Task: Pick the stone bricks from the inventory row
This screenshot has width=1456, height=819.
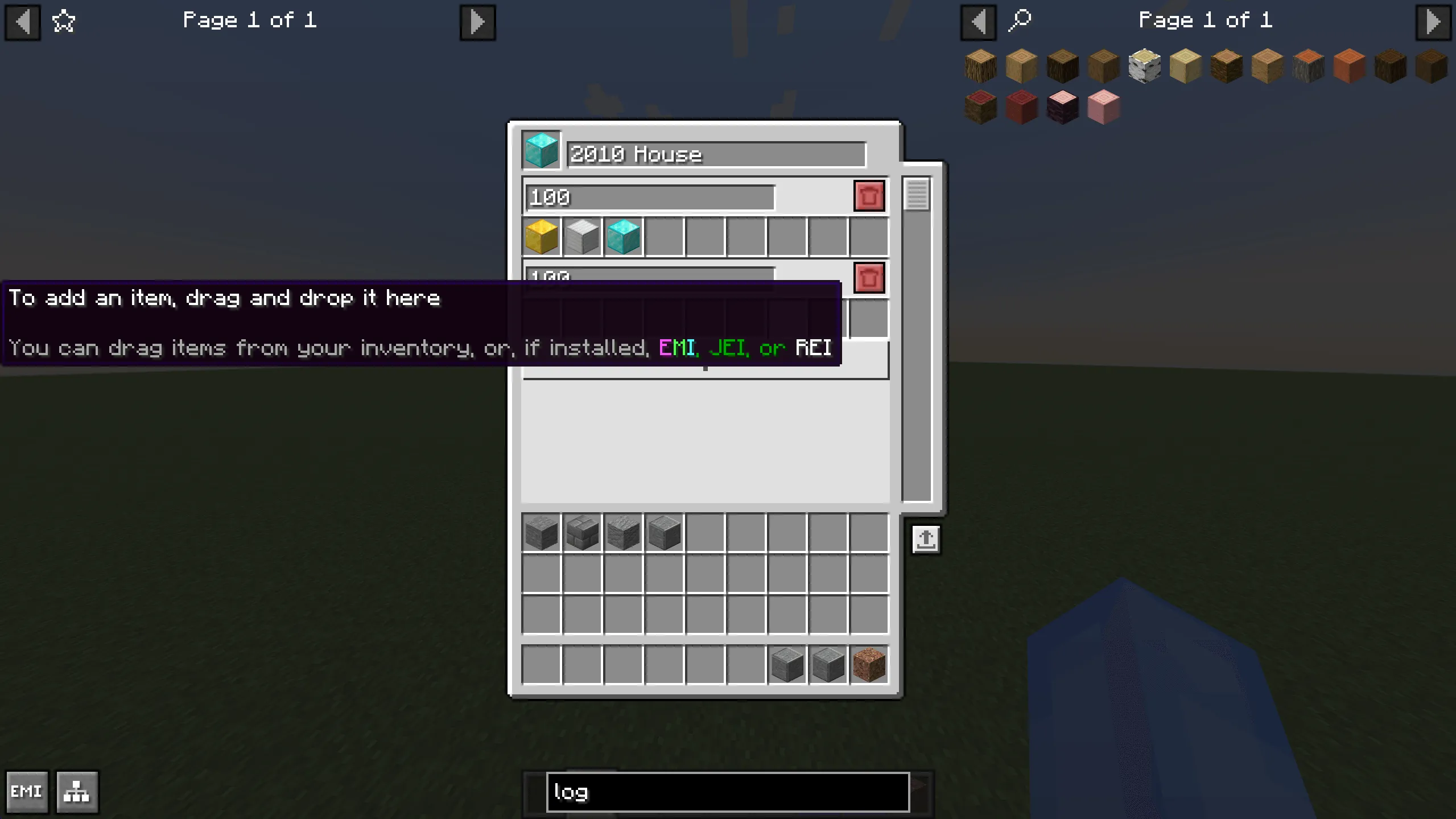Action: 581,532
